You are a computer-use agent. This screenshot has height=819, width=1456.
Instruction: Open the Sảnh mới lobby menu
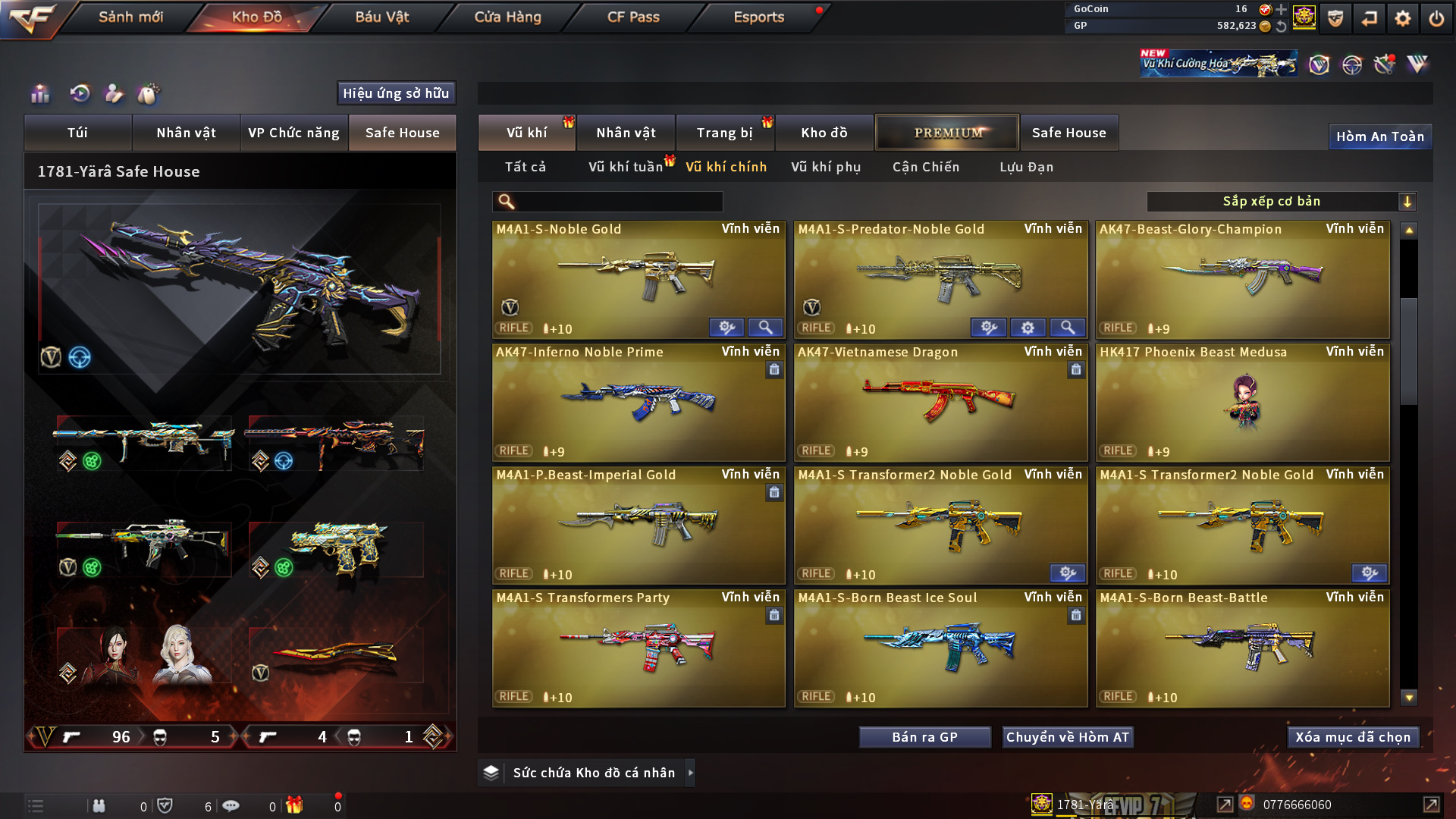(x=130, y=17)
